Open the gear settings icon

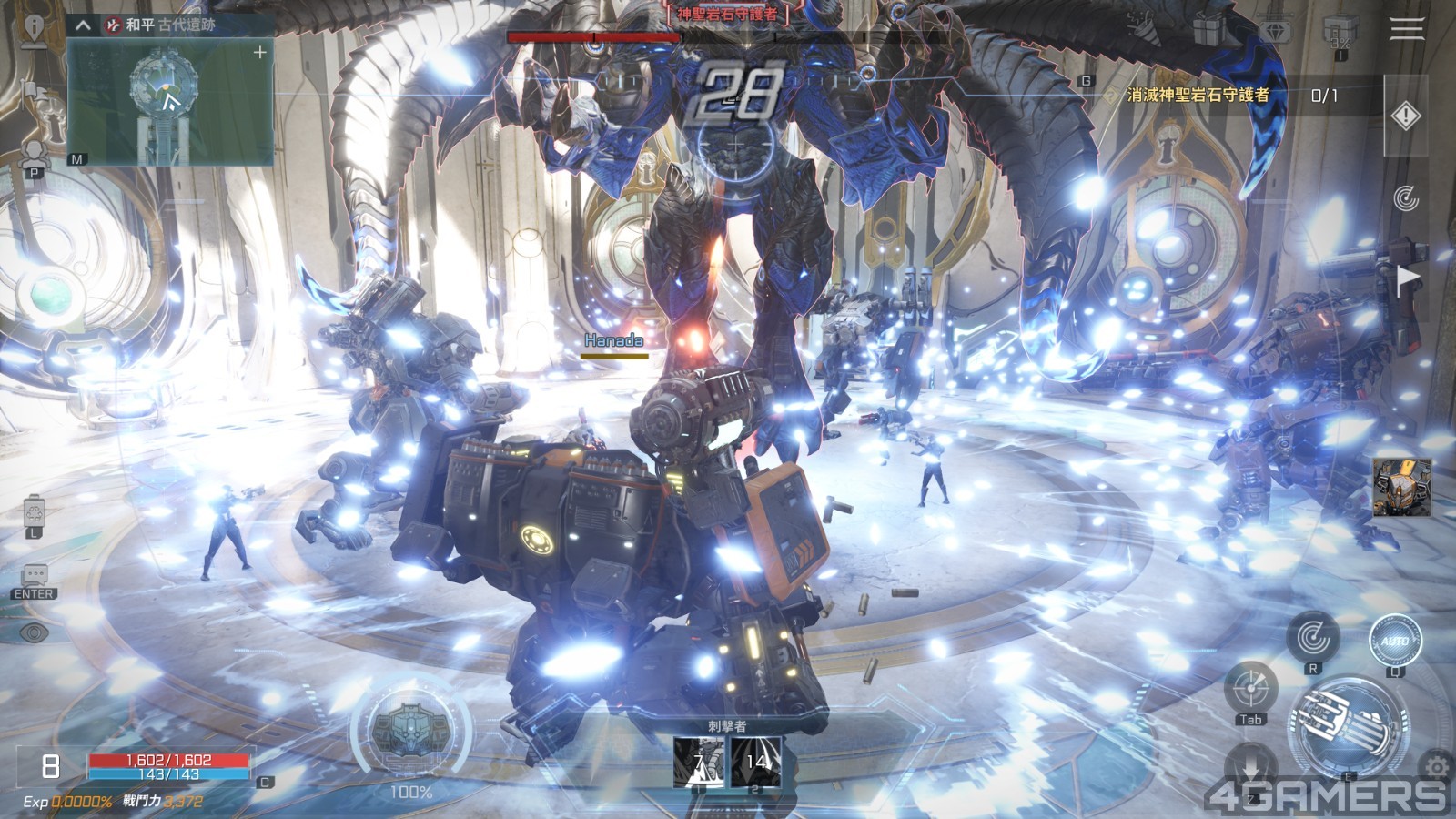click(x=1437, y=767)
